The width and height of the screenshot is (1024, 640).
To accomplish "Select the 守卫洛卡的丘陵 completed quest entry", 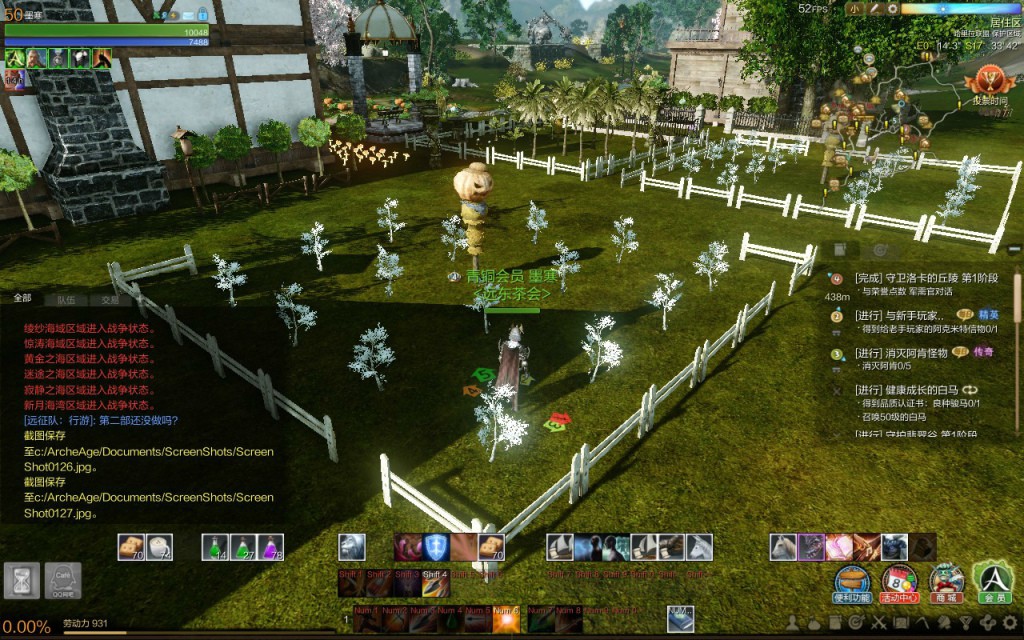I will click(915, 278).
